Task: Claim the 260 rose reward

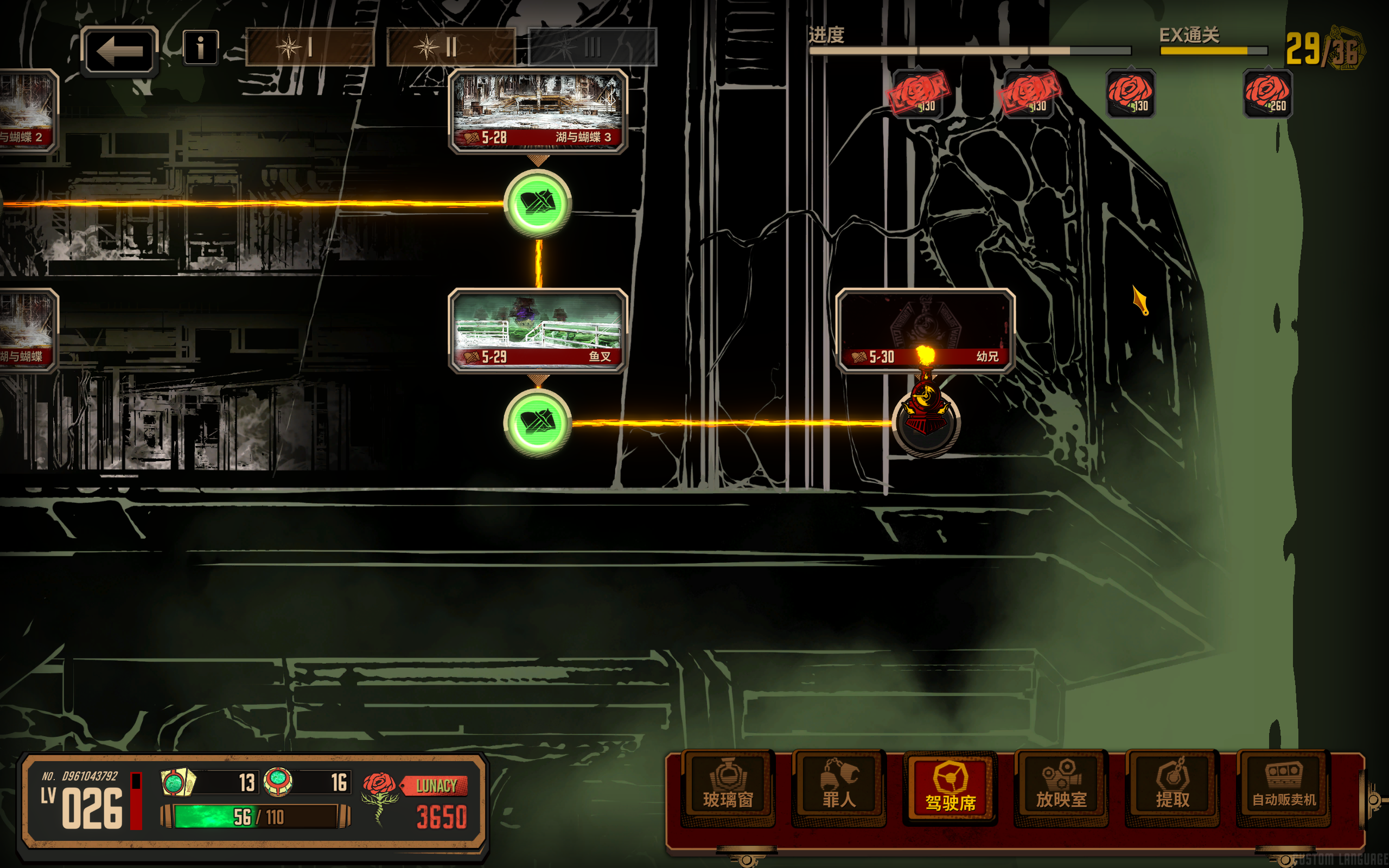Action: point(1267,93)
